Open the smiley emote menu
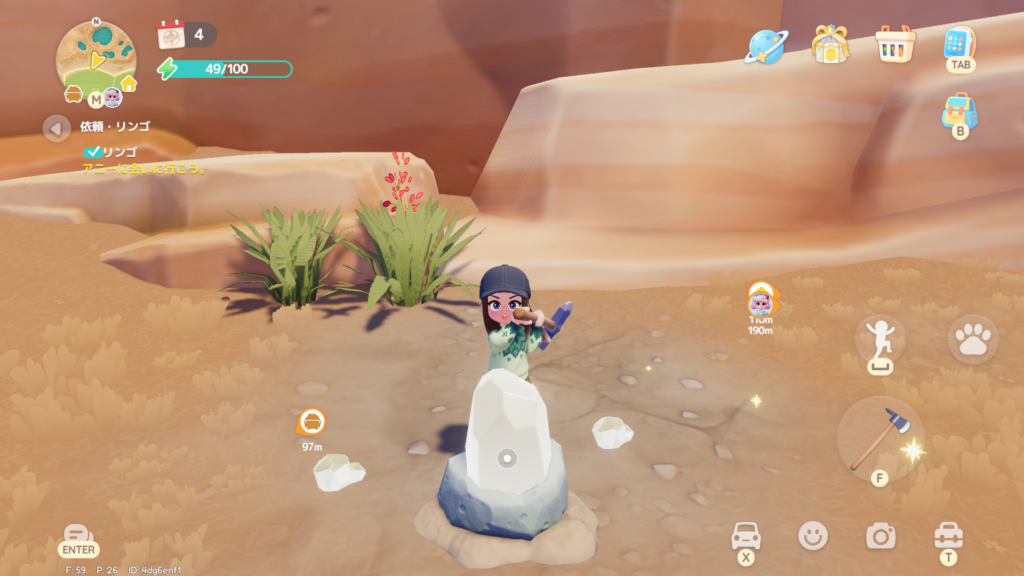 pos(813,536)
